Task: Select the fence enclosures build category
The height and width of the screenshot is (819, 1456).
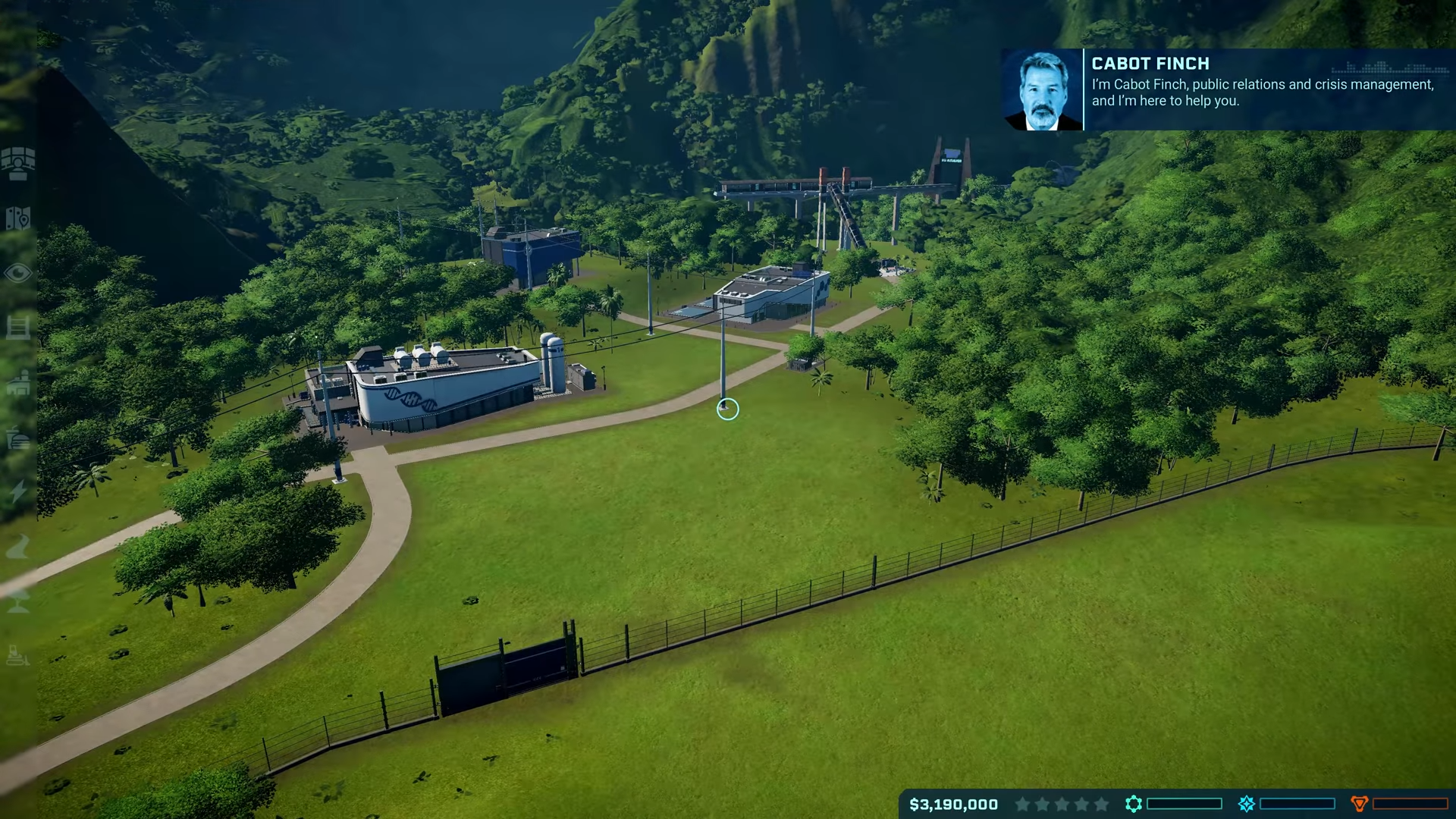Action: point(18,328)
